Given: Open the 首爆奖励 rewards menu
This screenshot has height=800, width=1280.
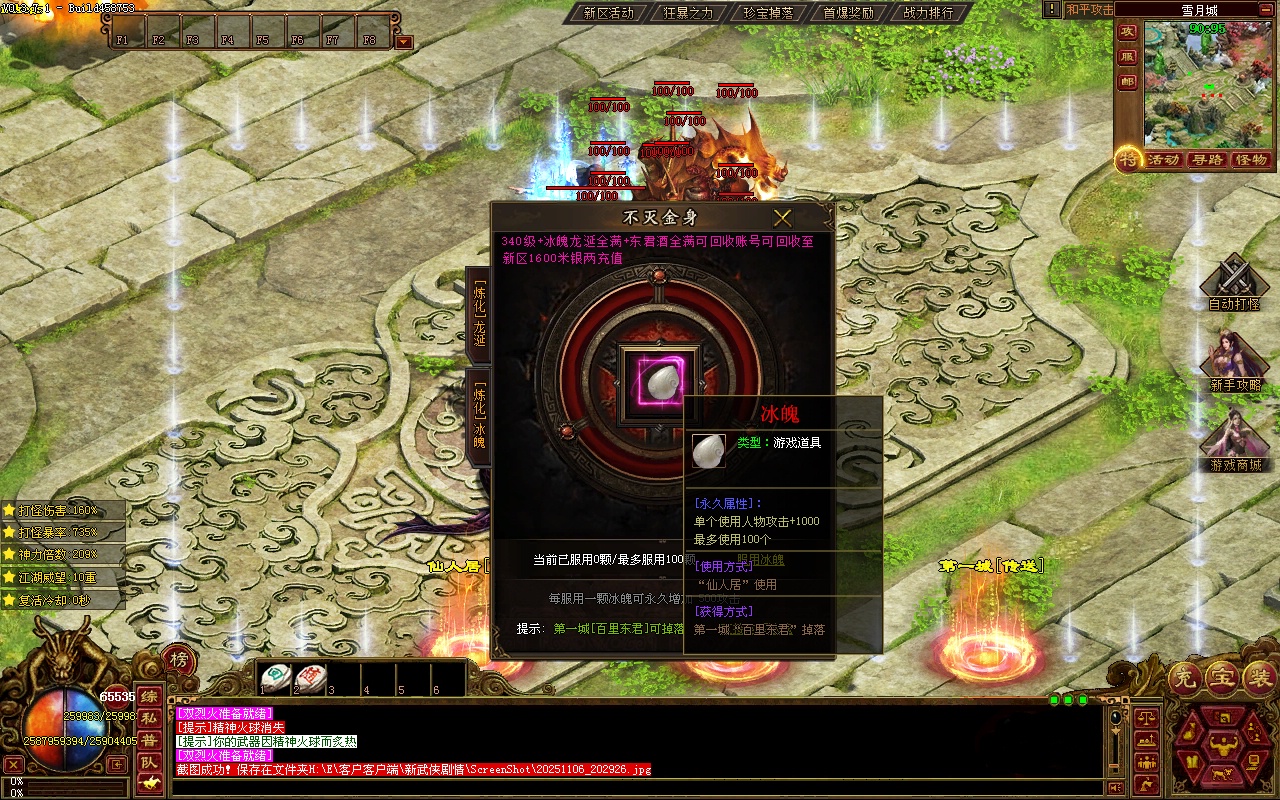Looking at the screenshot, I should (848, 13).
